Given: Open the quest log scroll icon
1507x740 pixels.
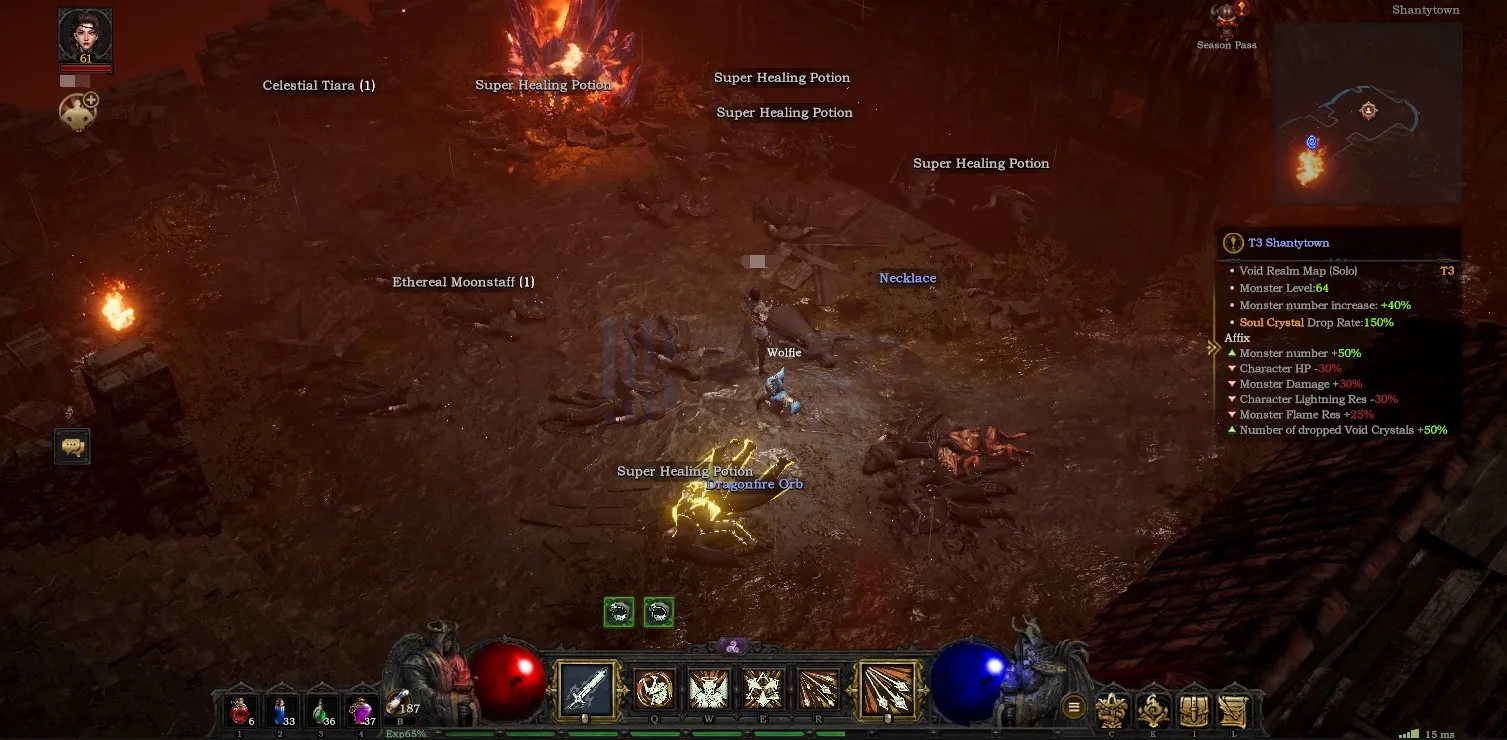Looking at the screenshot, I should 1234,710.
